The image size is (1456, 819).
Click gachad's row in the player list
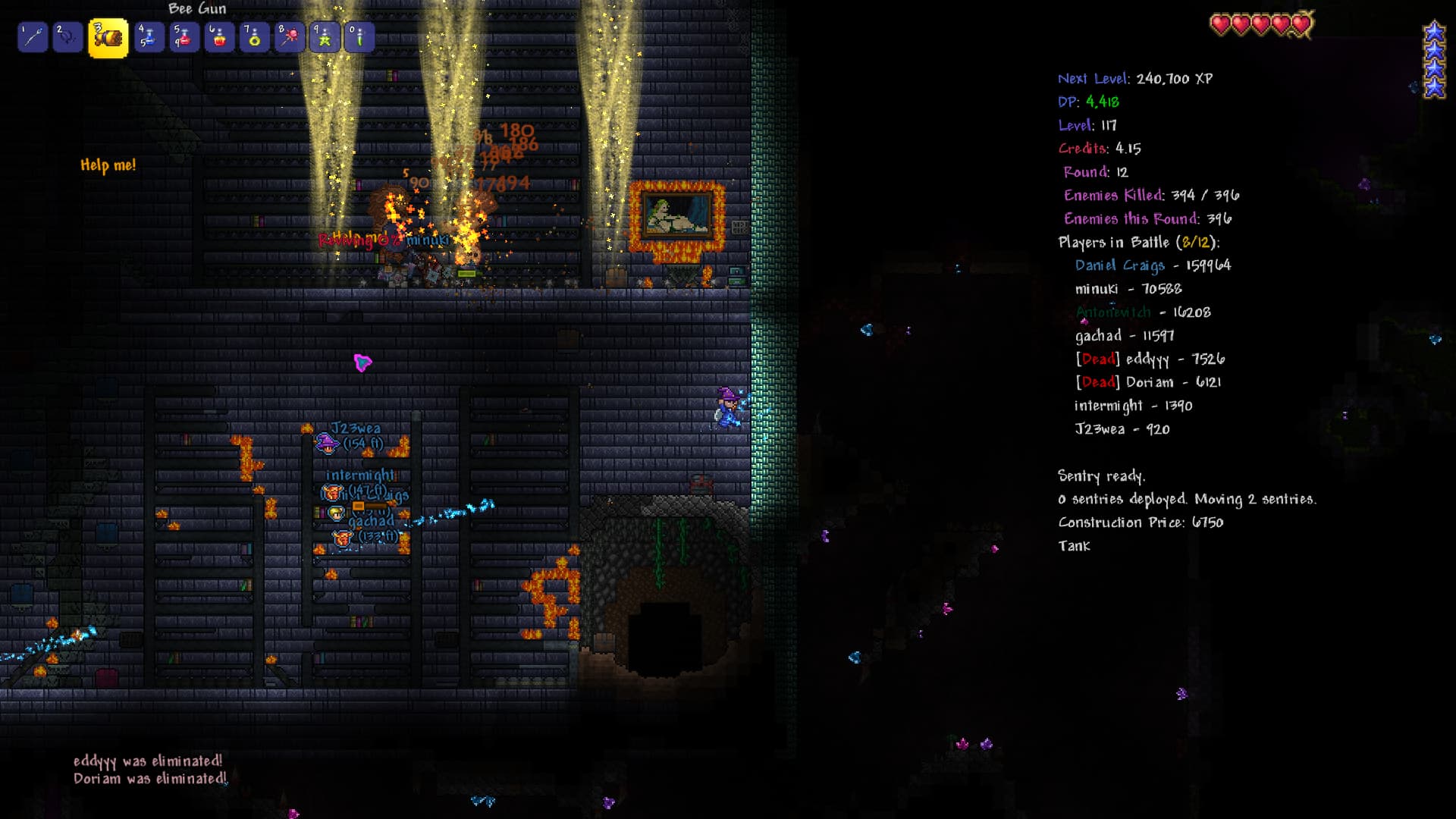(1124, 335)
